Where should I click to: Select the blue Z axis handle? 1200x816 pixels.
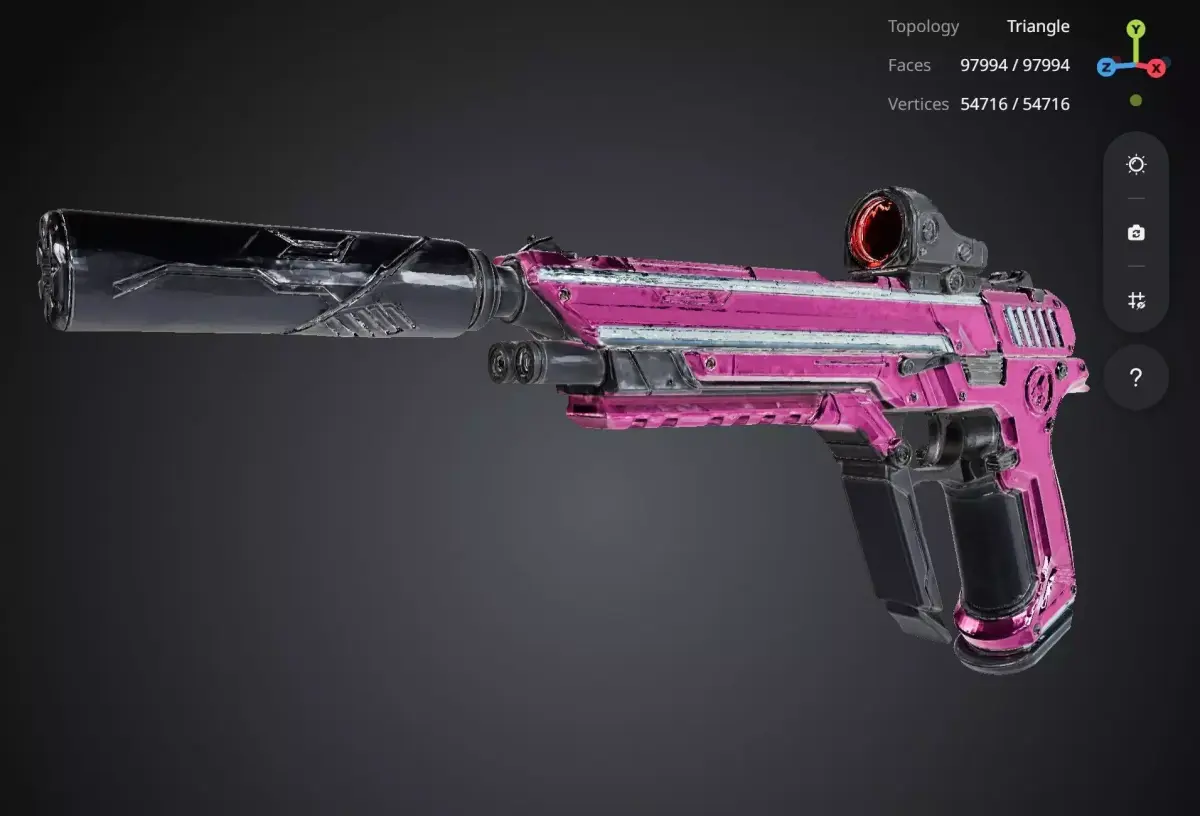[x=1106, y=67]
